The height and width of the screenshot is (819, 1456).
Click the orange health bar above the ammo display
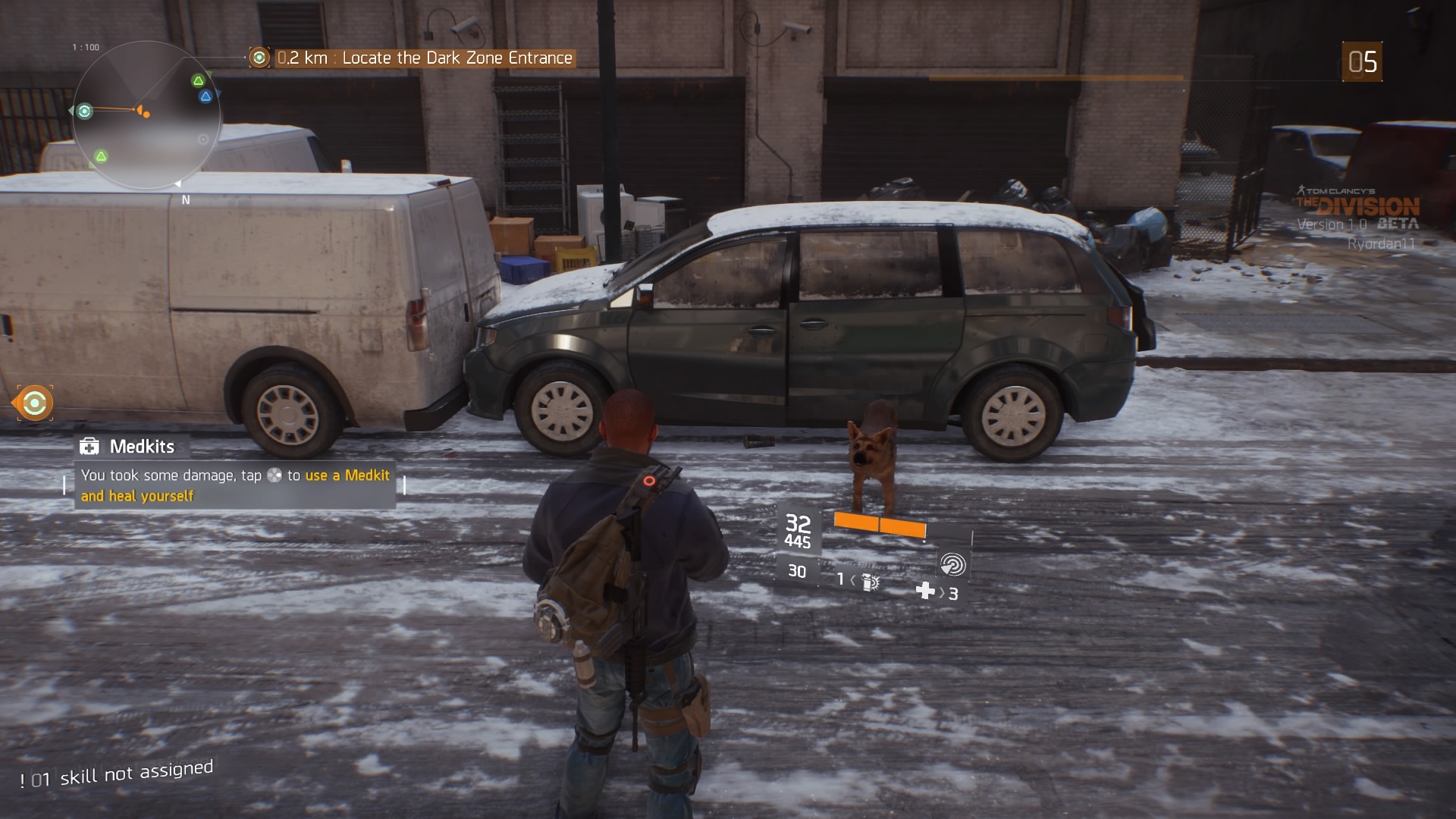(880, 524)
